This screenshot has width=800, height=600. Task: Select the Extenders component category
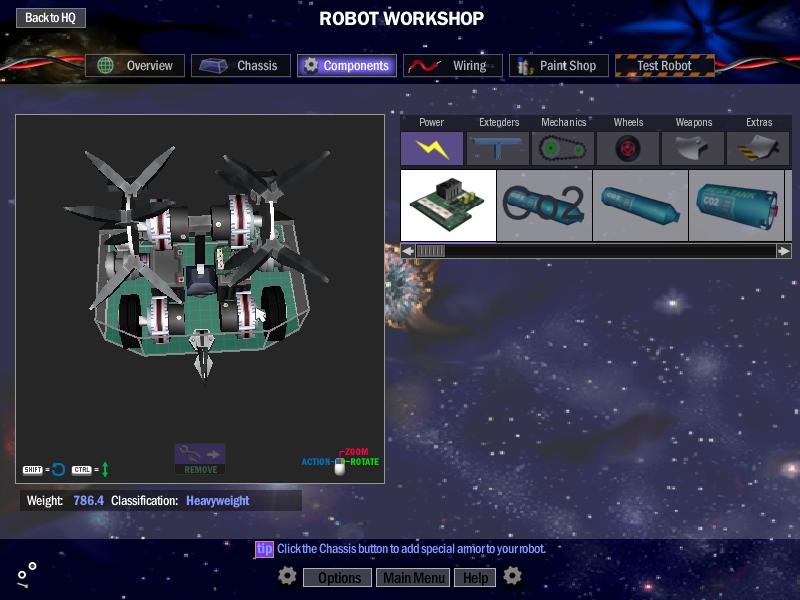coord(498,148)
